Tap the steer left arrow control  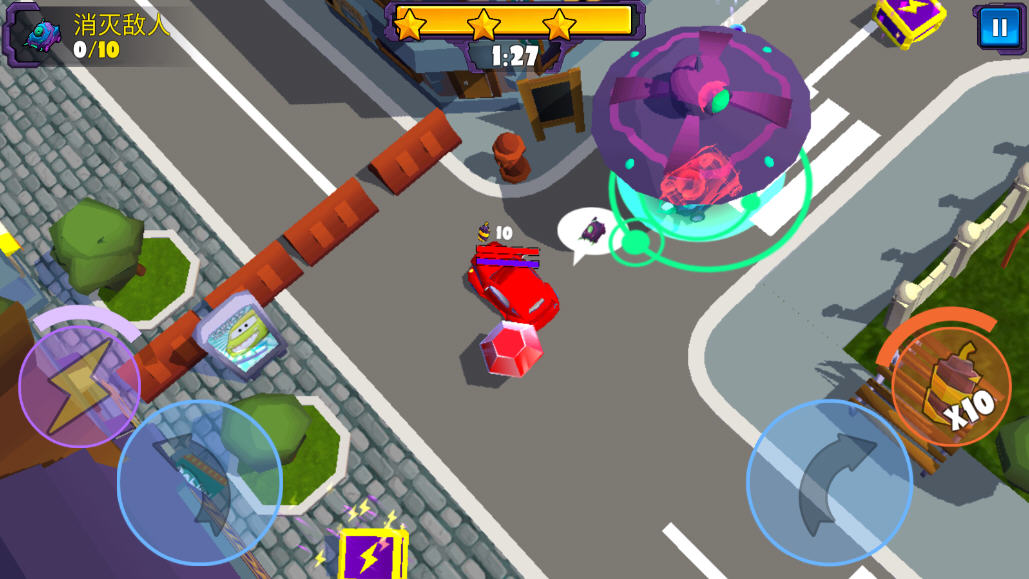point(199,482)
